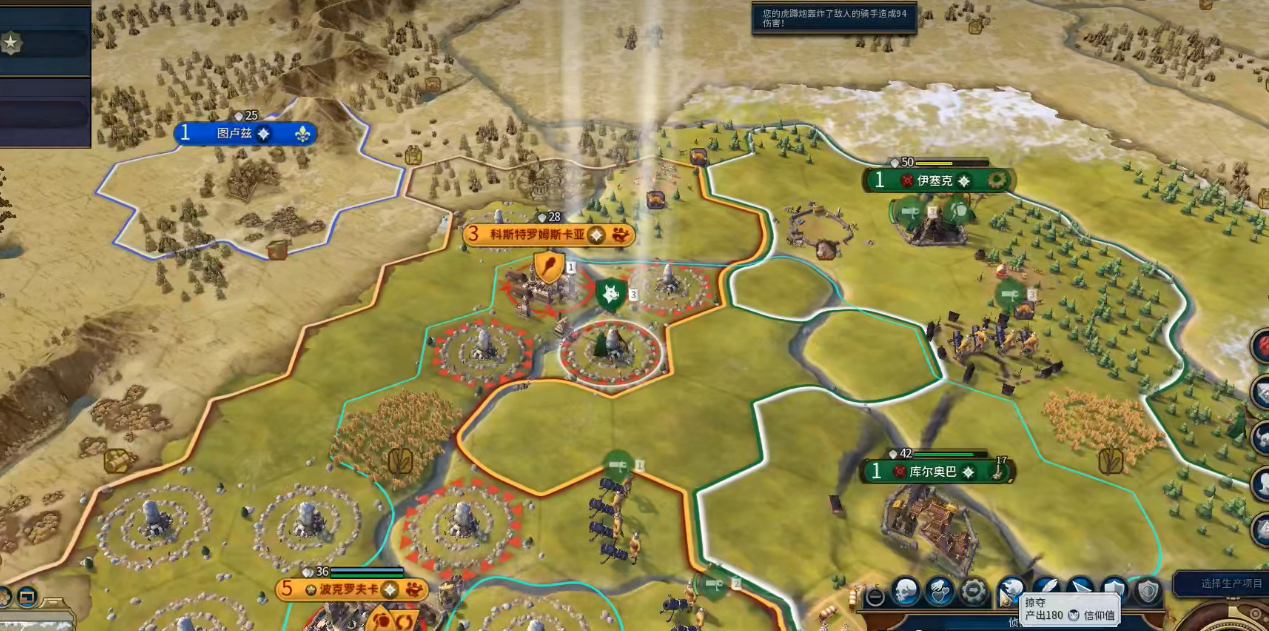Open the 库尔奥巴 city banner
This screenshot has height=631, width=1269.
point(934,471)
